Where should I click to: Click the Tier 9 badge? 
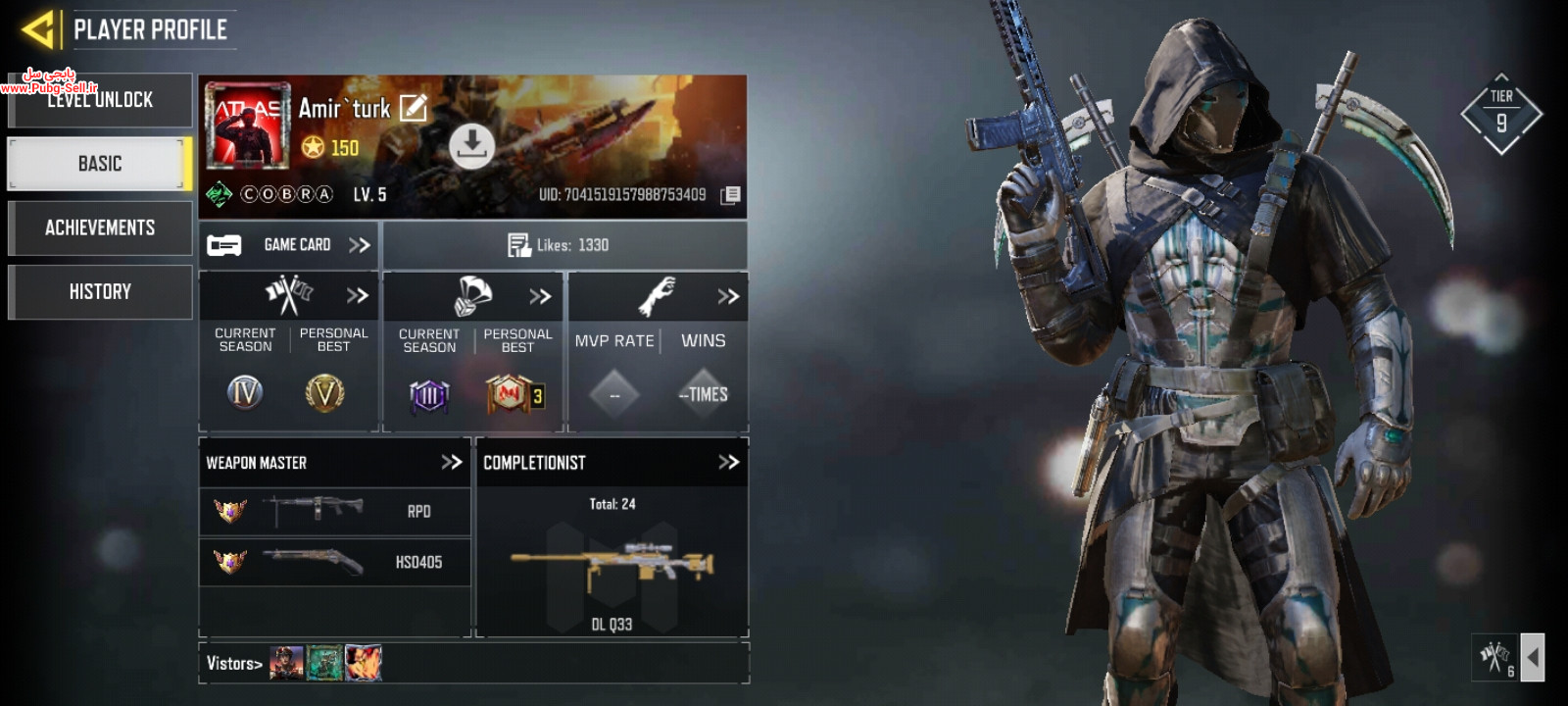(1501, 114)
